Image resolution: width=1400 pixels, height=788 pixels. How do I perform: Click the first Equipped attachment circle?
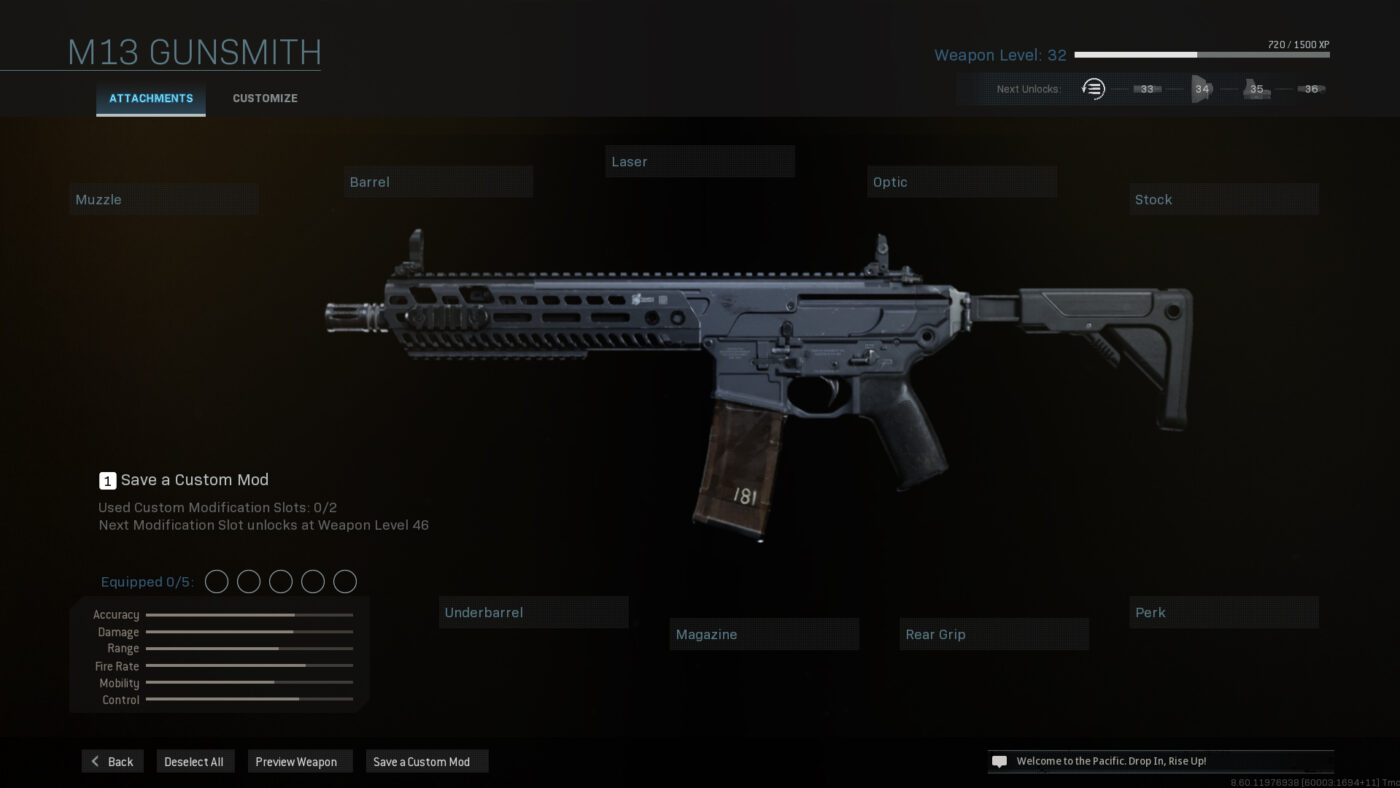(x=216, y=581)
